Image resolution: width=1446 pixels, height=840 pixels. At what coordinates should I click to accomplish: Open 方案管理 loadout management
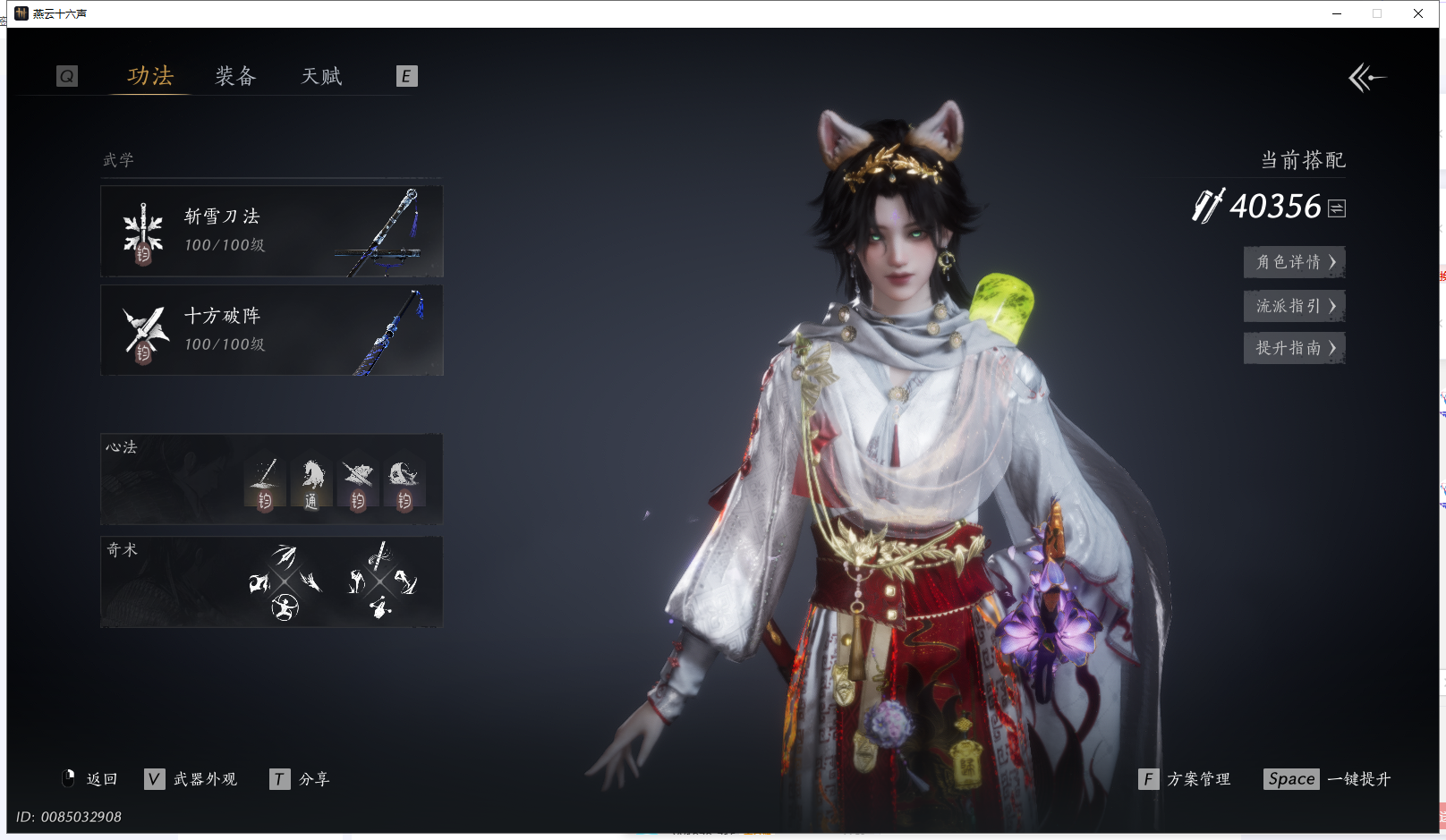pos(1186,779)
